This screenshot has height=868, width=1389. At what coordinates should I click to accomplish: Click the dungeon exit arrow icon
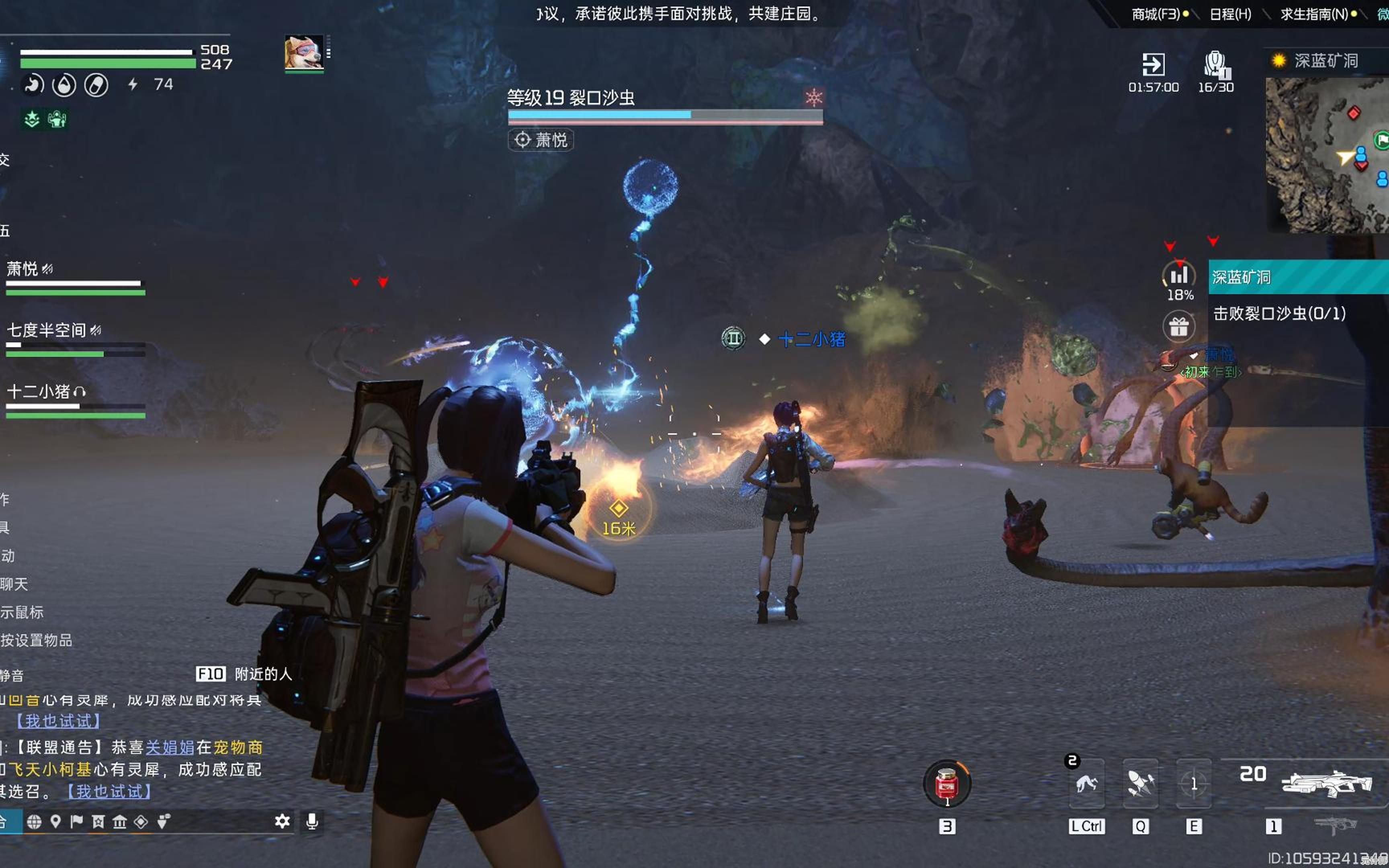(x=1153, y=64)
